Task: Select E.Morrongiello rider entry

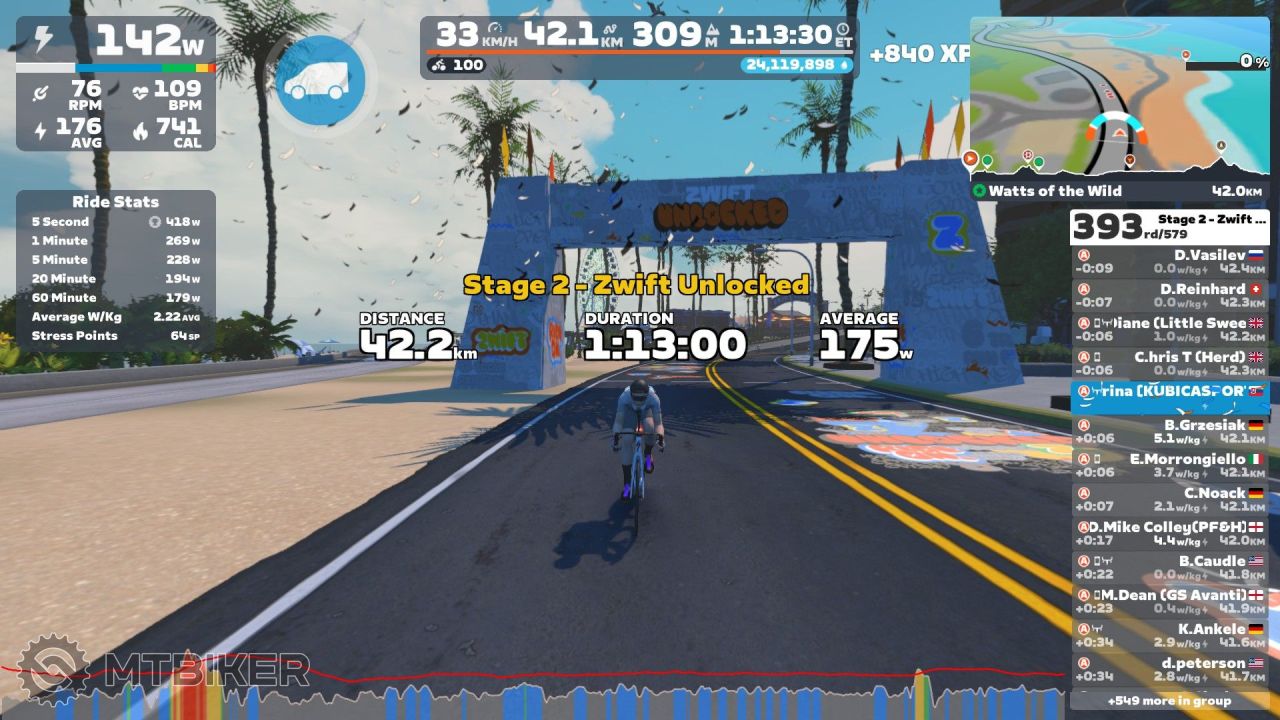Action: (x=1169, y=466)
